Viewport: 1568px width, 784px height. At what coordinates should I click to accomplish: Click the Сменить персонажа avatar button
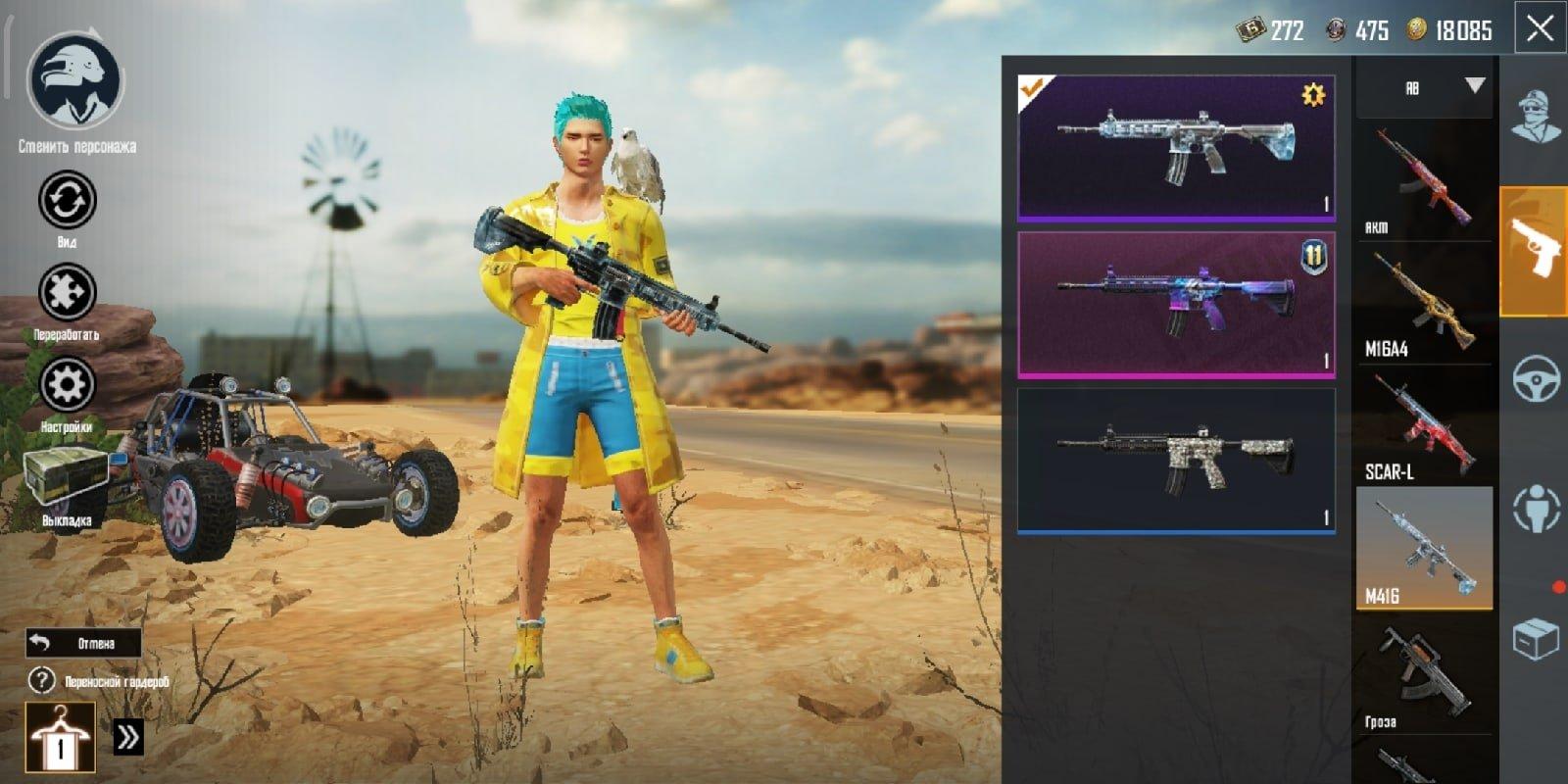pos(75,83)
